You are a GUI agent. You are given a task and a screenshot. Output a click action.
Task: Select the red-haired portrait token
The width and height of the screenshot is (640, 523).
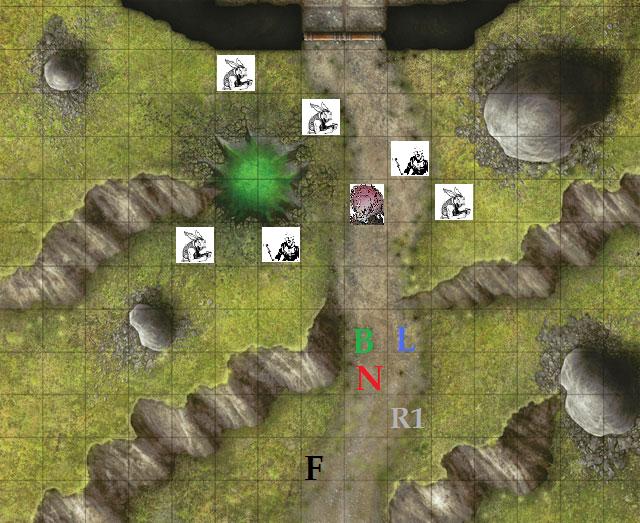pyautogui.click(x=367, y=204)
